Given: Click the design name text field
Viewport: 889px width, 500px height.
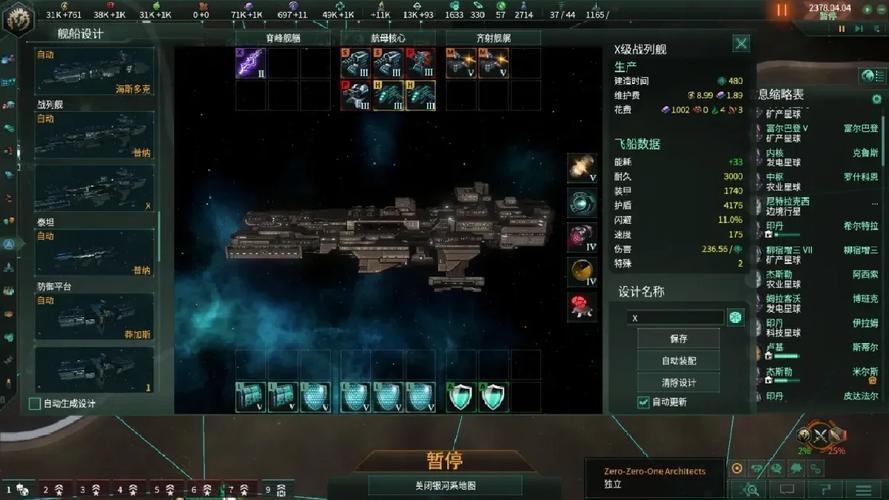Looking at the screenshot, I should (675, 317).
